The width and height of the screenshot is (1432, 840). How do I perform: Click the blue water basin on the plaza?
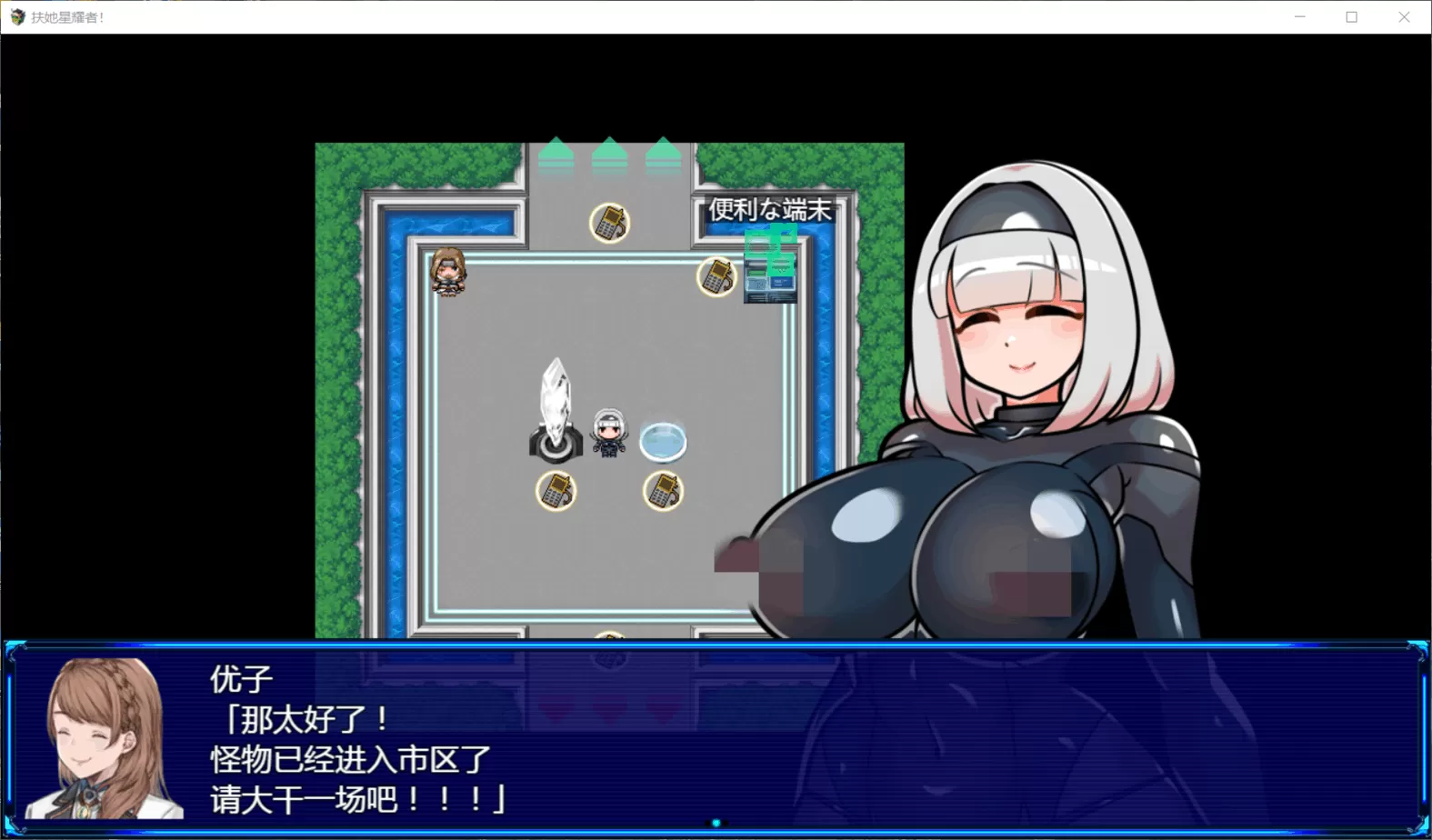(664, 441)
